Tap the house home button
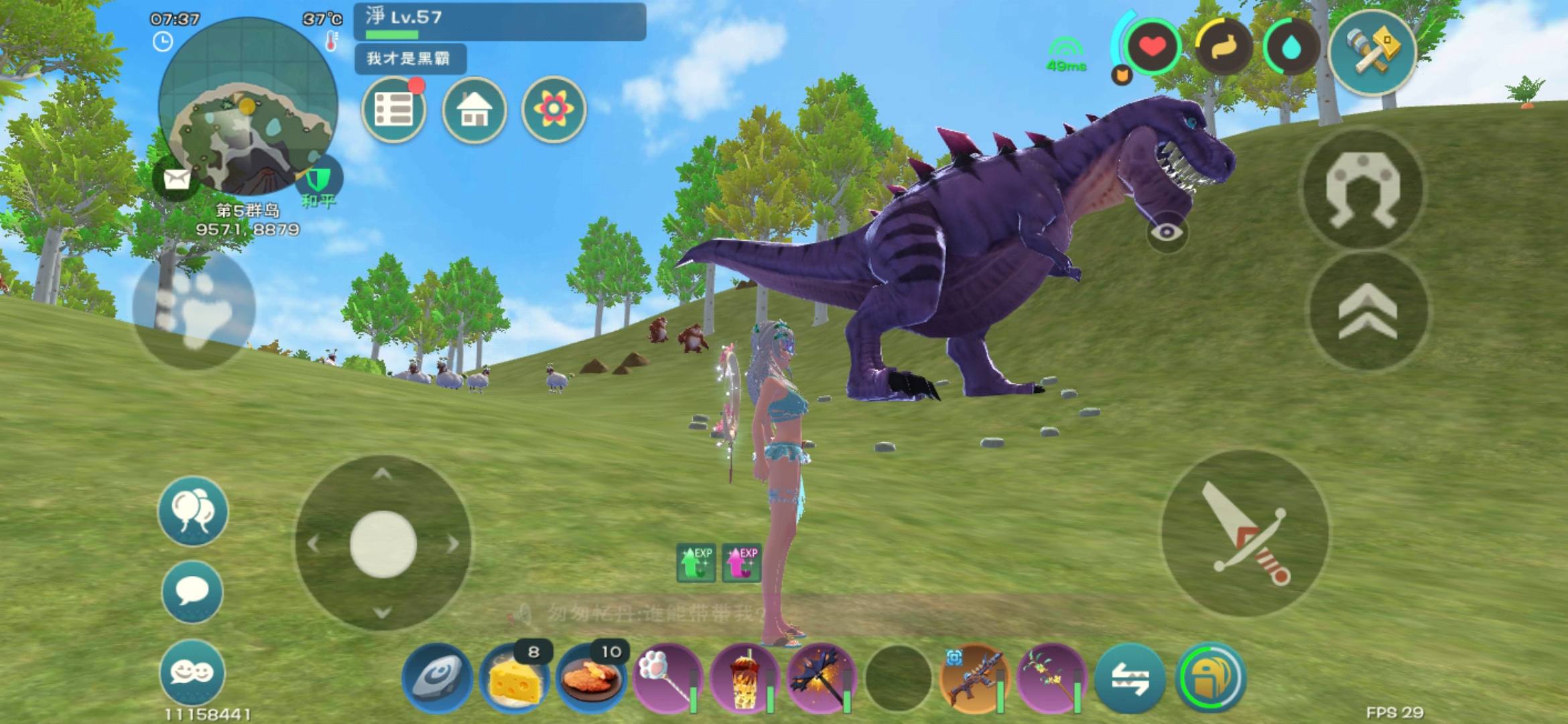This screenshot has height=724, width=1568. pyautogui.click(x=474, y=110)
